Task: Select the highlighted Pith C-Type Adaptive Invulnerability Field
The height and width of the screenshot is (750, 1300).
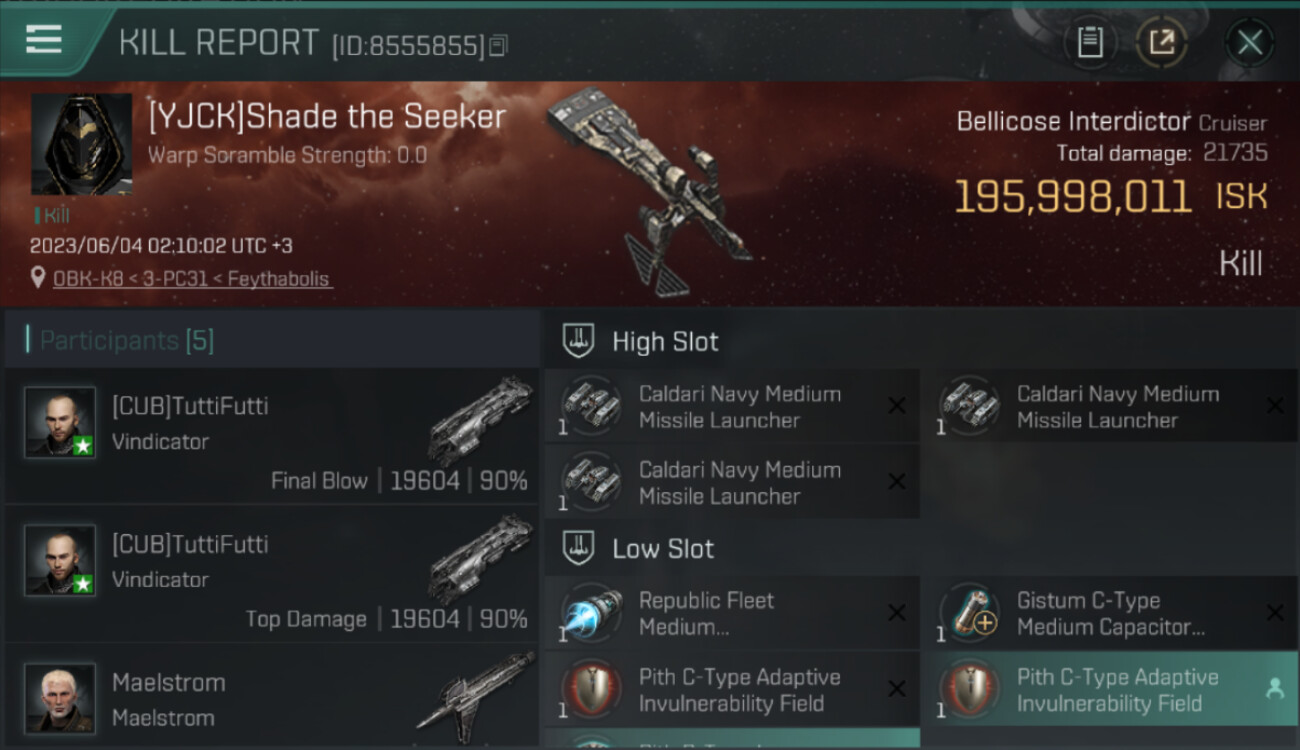Action: (x=1110, y=690)
